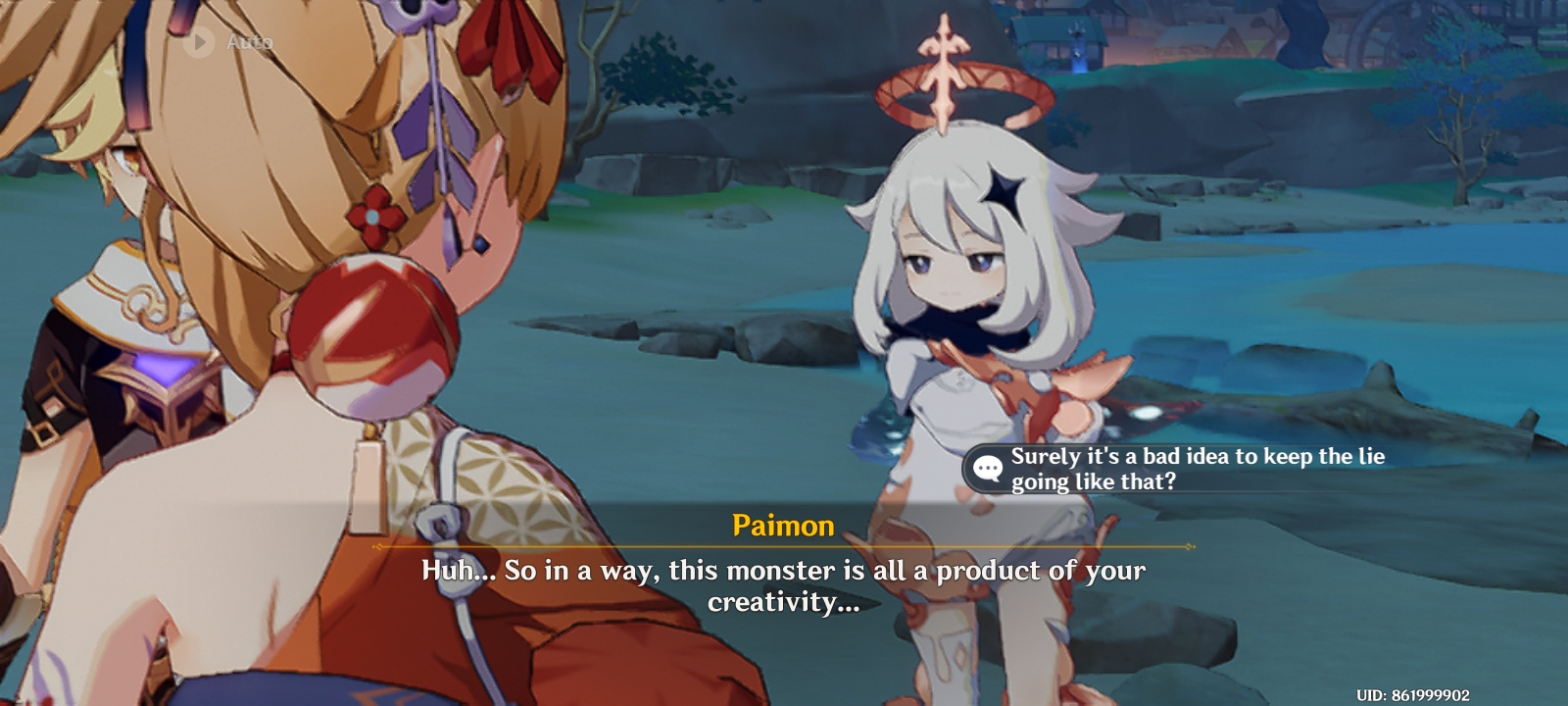Click the Paimon name label
Screen dimensions: 1568x706
tap(783, 527)
